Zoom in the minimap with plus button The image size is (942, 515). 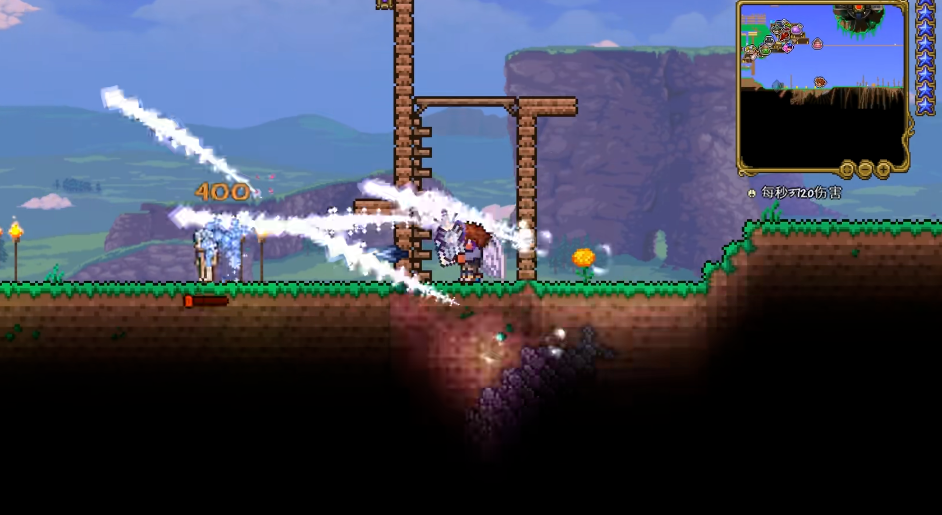coord(883,169)
